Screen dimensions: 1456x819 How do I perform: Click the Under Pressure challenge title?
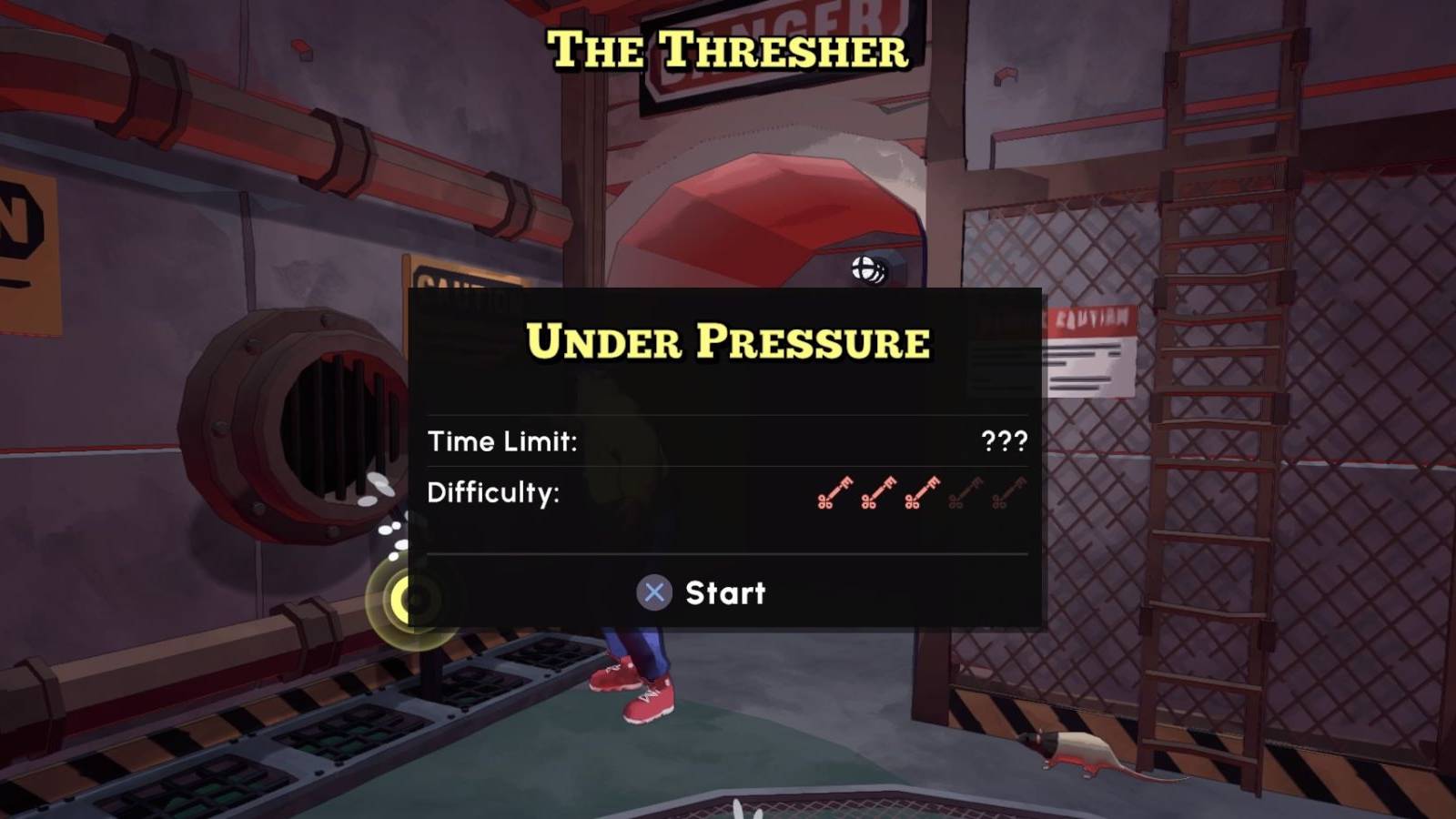pyautogui.click(x=728, y=343)
